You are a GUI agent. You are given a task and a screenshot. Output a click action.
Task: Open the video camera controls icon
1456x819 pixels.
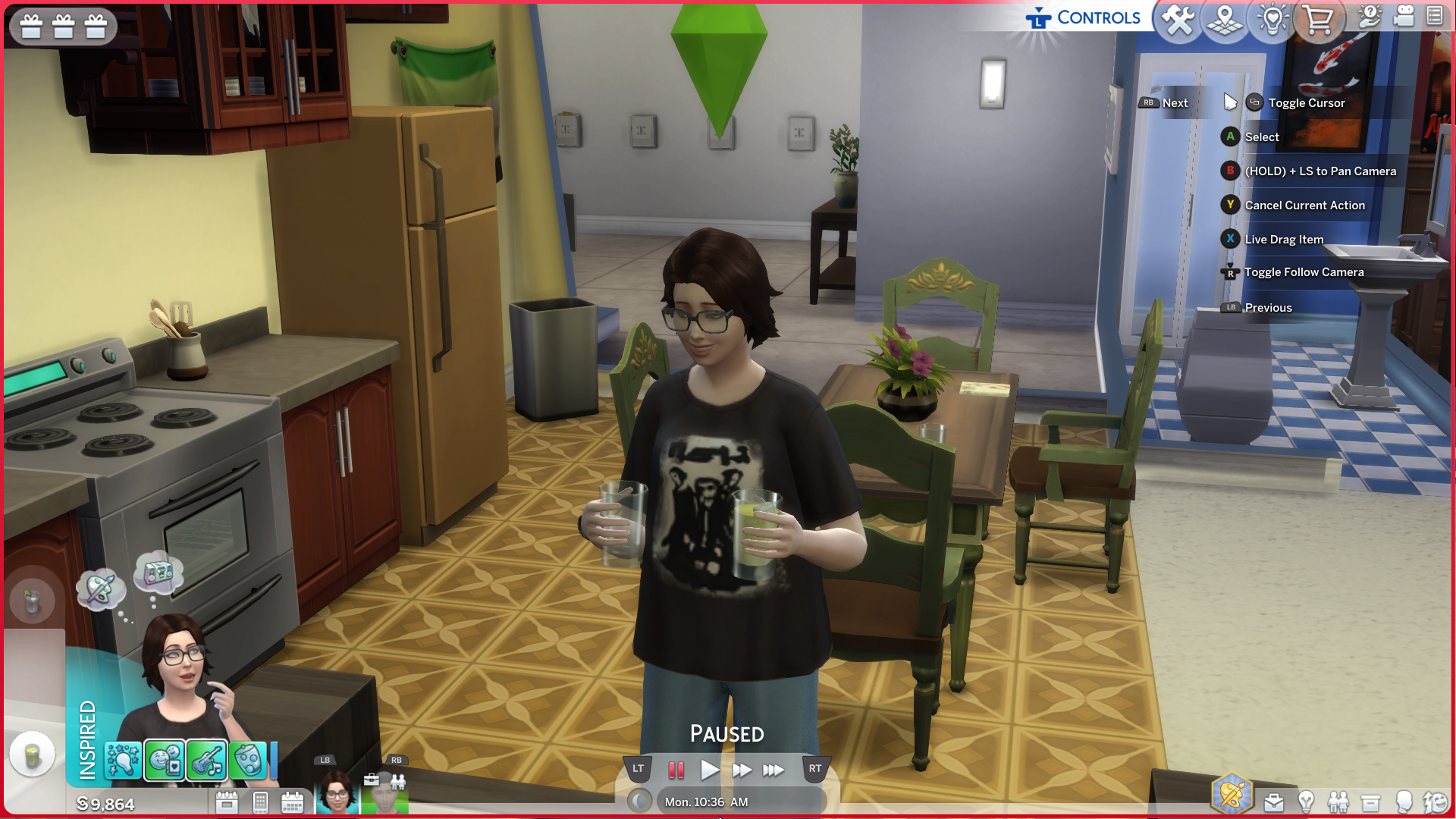[x=1404, y=16]
